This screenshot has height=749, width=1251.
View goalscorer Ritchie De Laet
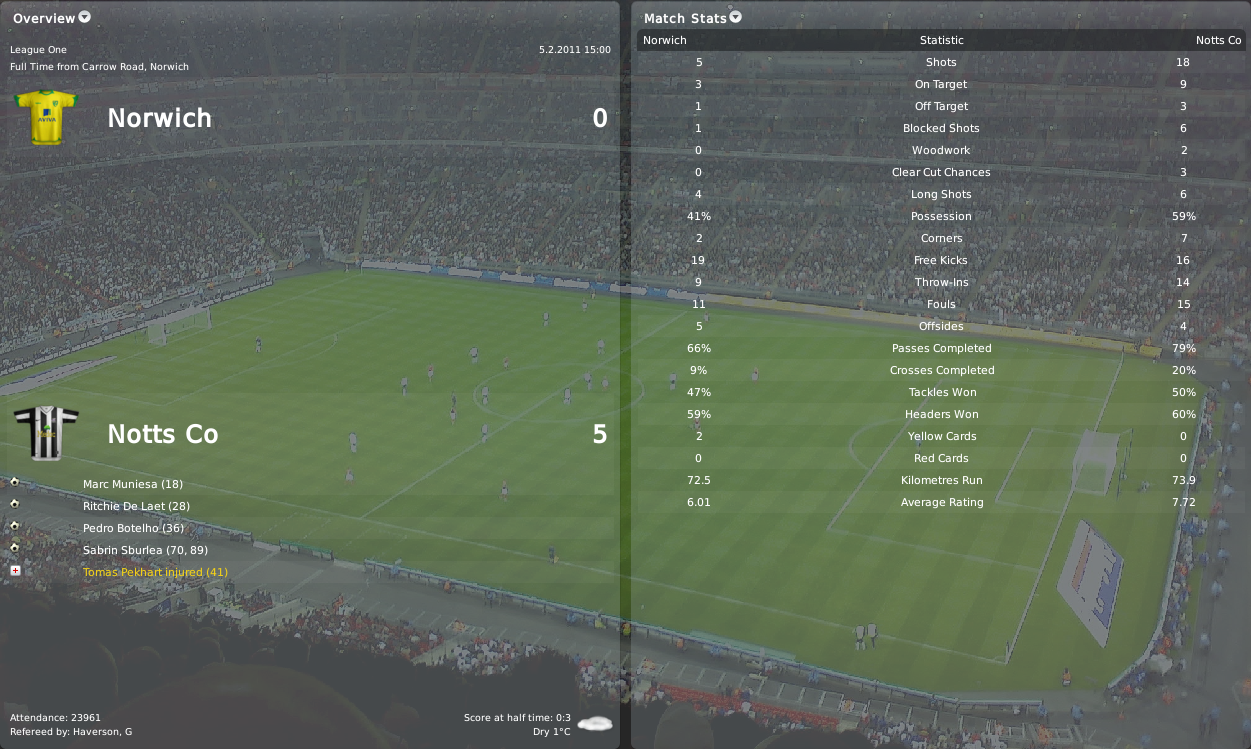(x=136, y=506)
